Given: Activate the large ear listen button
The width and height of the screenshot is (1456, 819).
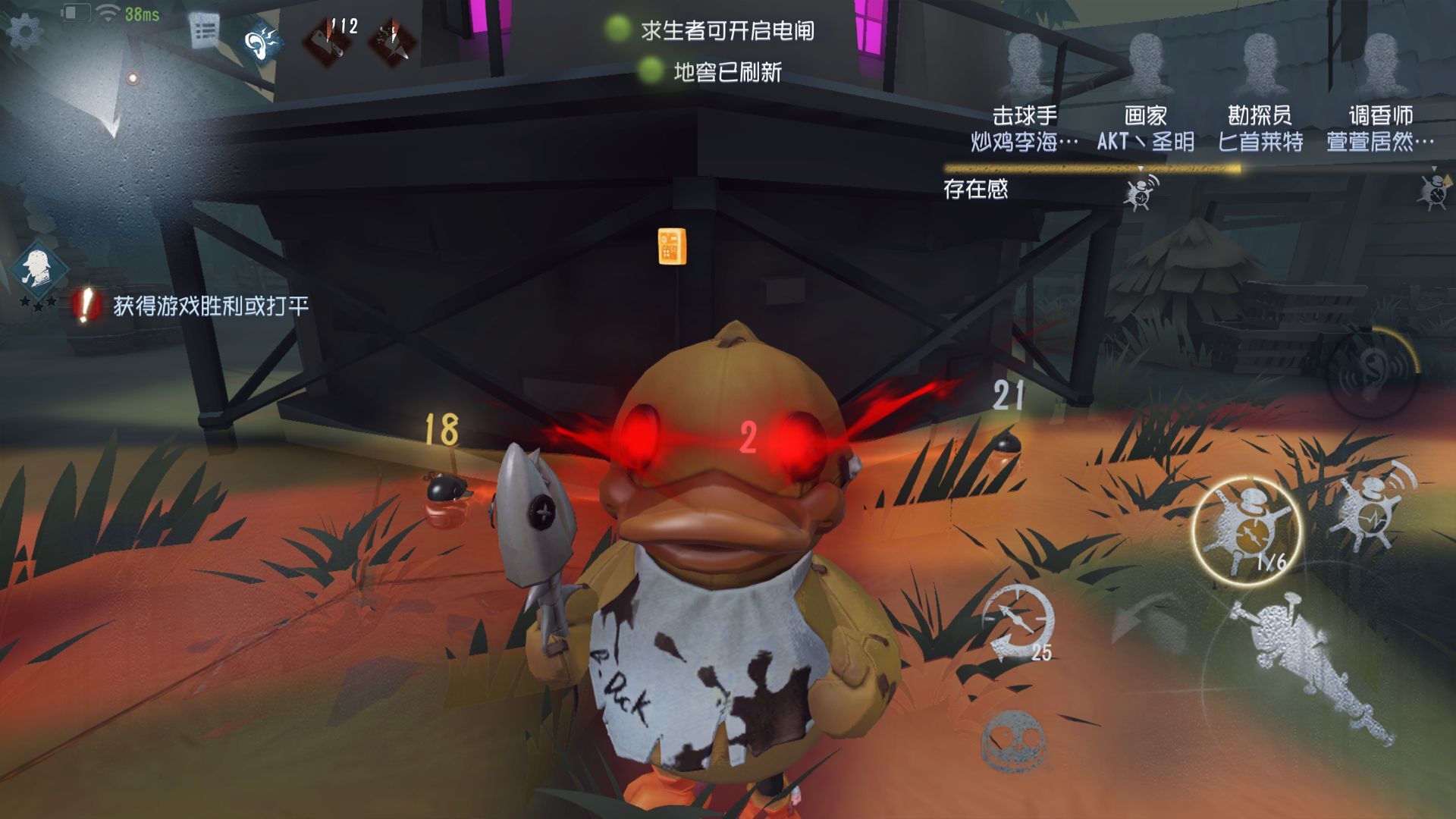Looking at the screenshot, I should pos(1373,372).
